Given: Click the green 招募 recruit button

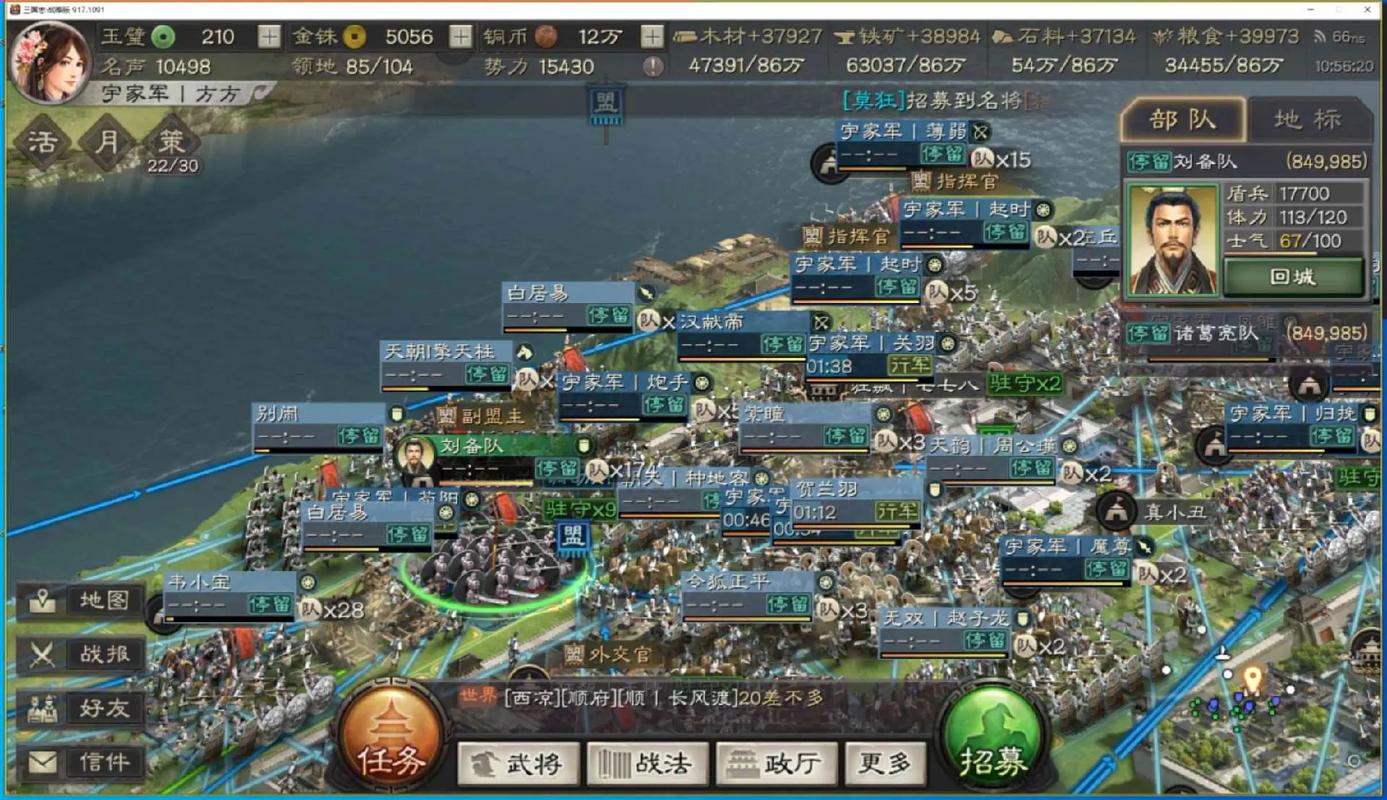Looking at the screenshot, I should pos(993,745).
